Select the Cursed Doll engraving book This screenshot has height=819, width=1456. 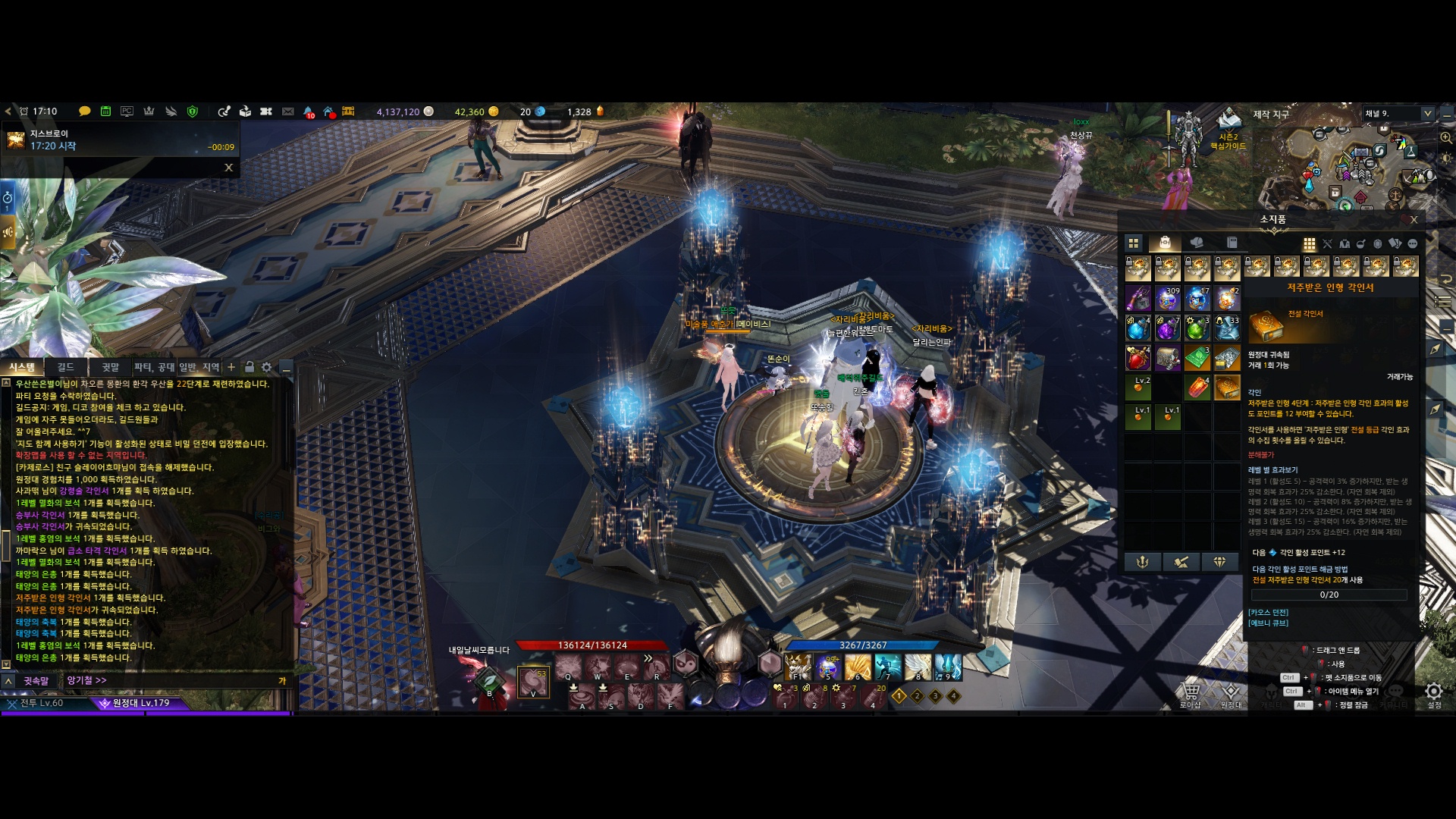[1226, 388]
